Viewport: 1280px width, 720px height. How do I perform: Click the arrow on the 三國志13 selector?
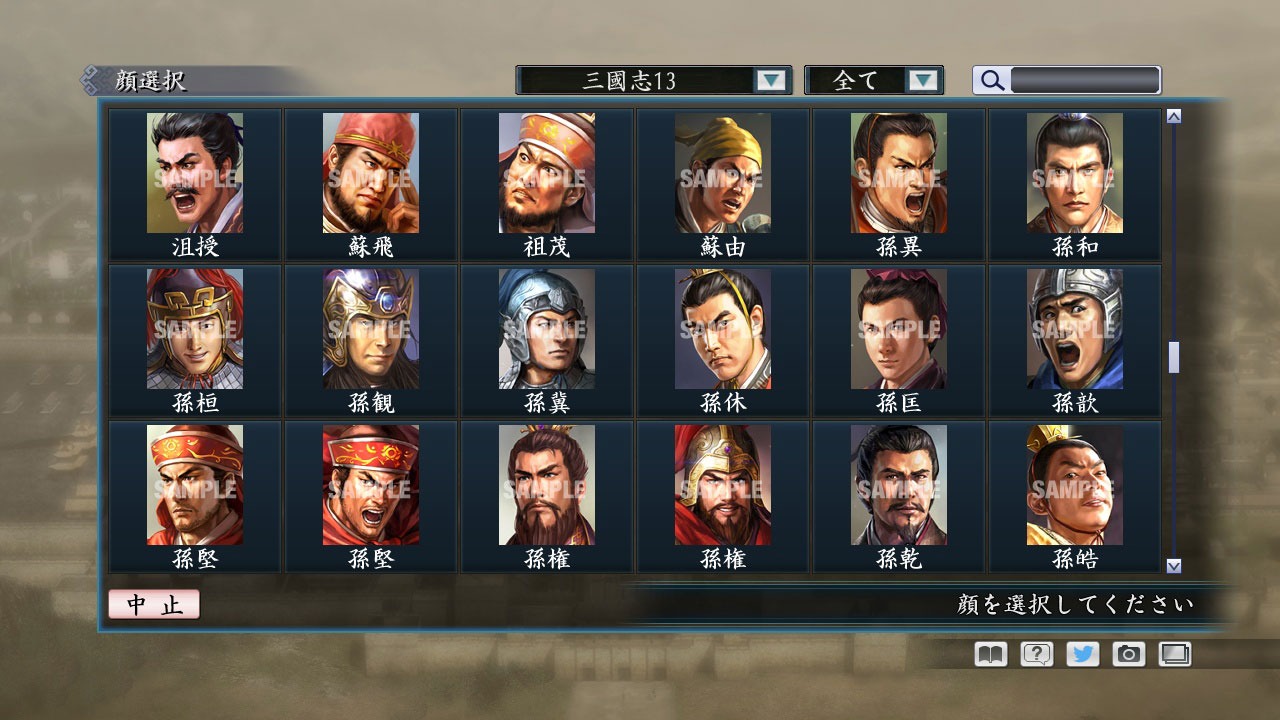click(x=770, y=80)
